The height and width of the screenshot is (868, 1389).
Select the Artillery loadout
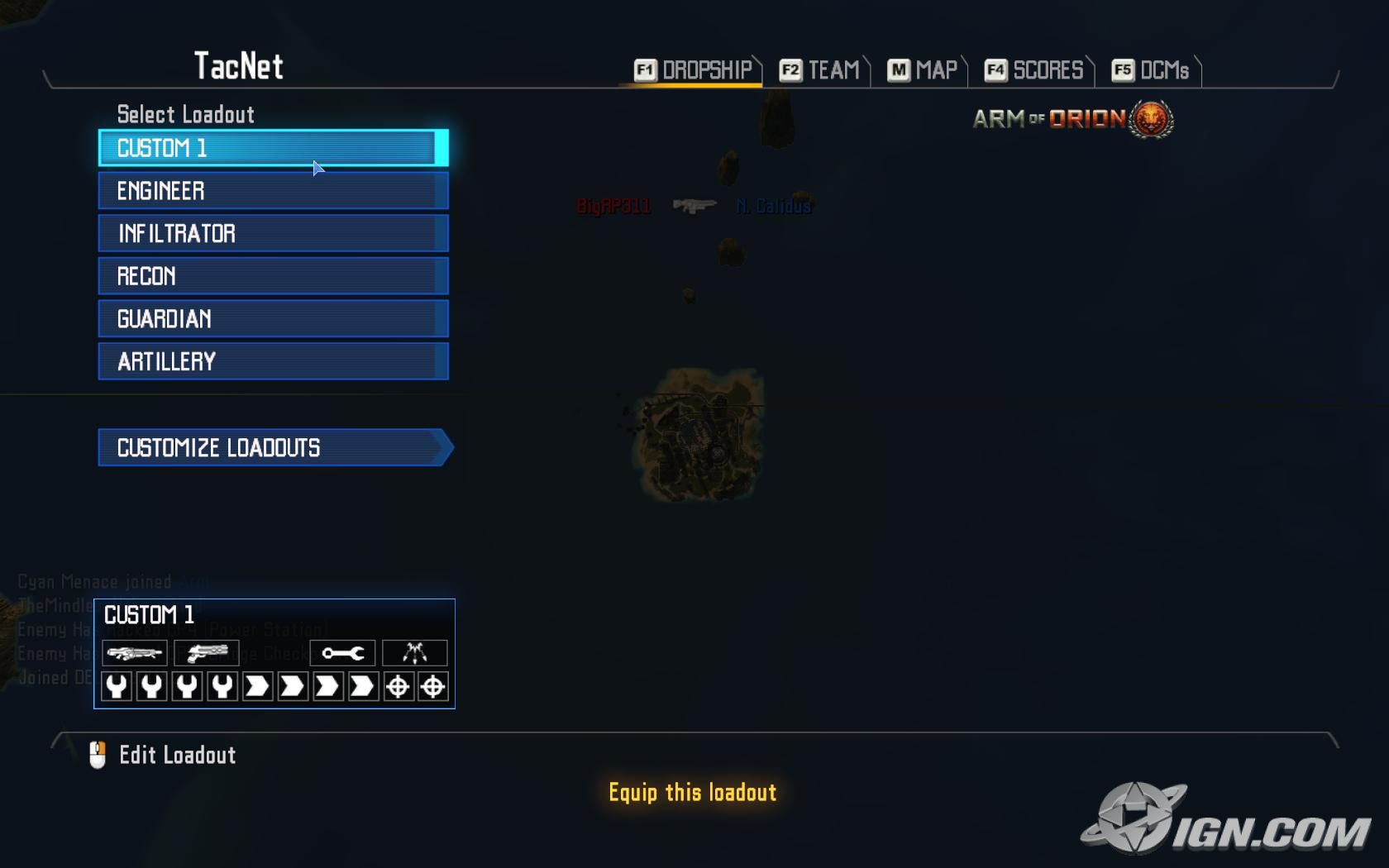coord(273,361)
